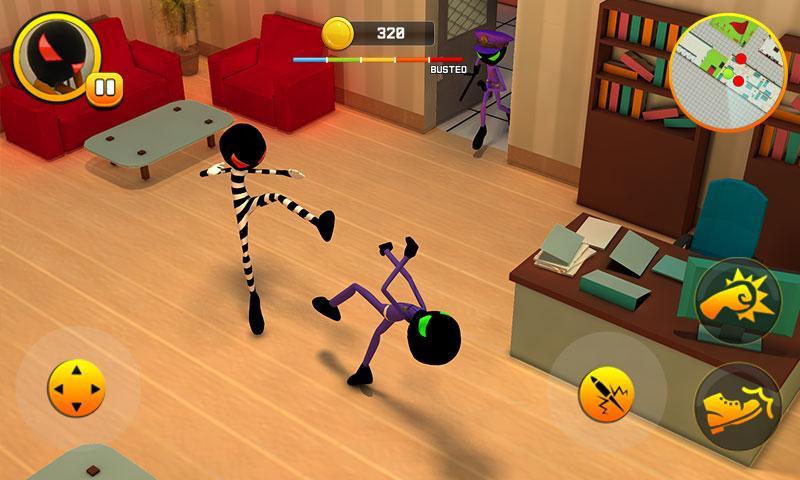Tap the orange directional movement pad
The height and width of the screenshot is (480, 800).
pyautogui.click(x=76, y=388)
